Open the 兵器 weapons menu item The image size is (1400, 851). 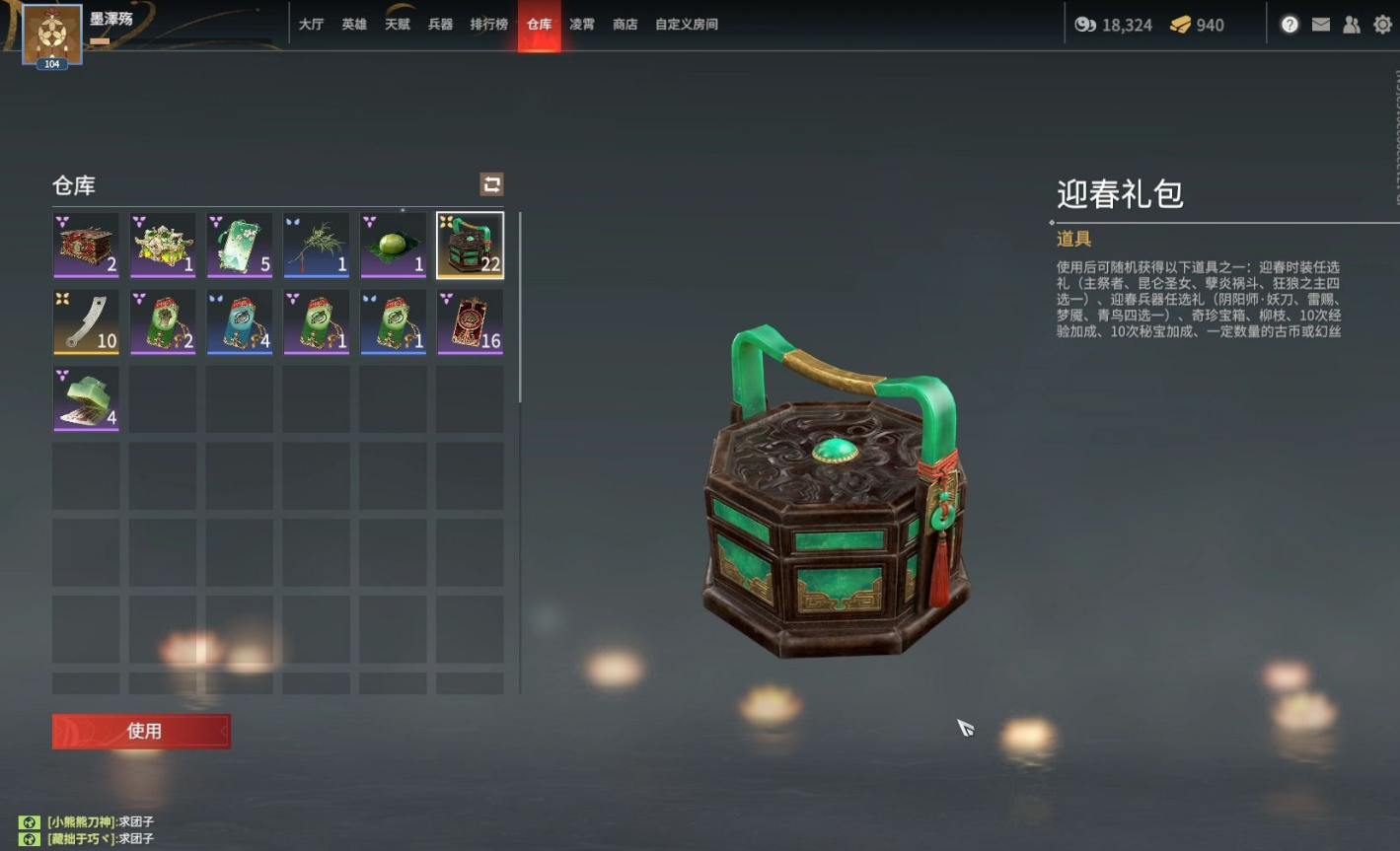click(x=441, y=24)
